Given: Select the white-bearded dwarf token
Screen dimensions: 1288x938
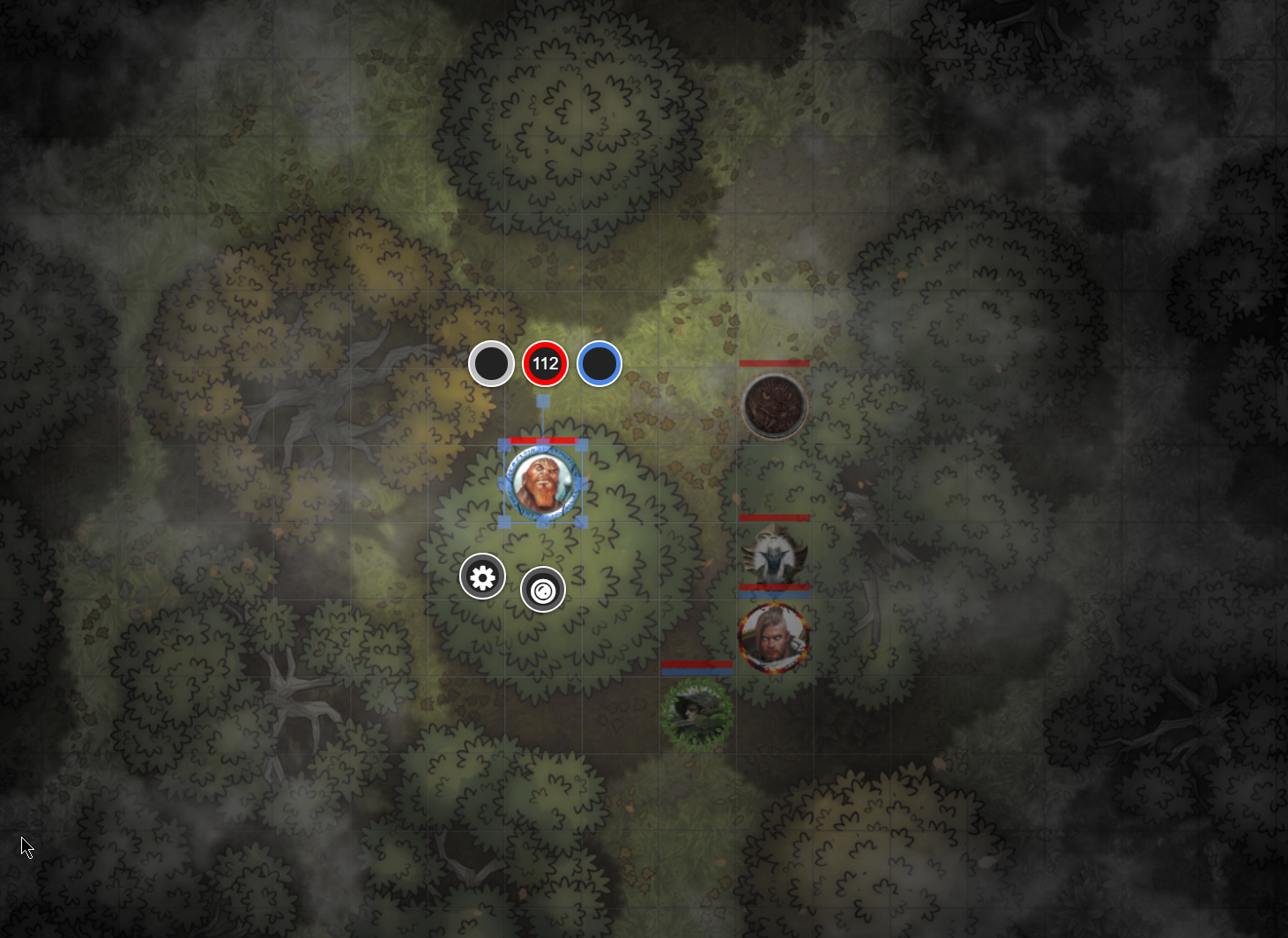Looking at the screenshot, I should (x=543, y=483).
